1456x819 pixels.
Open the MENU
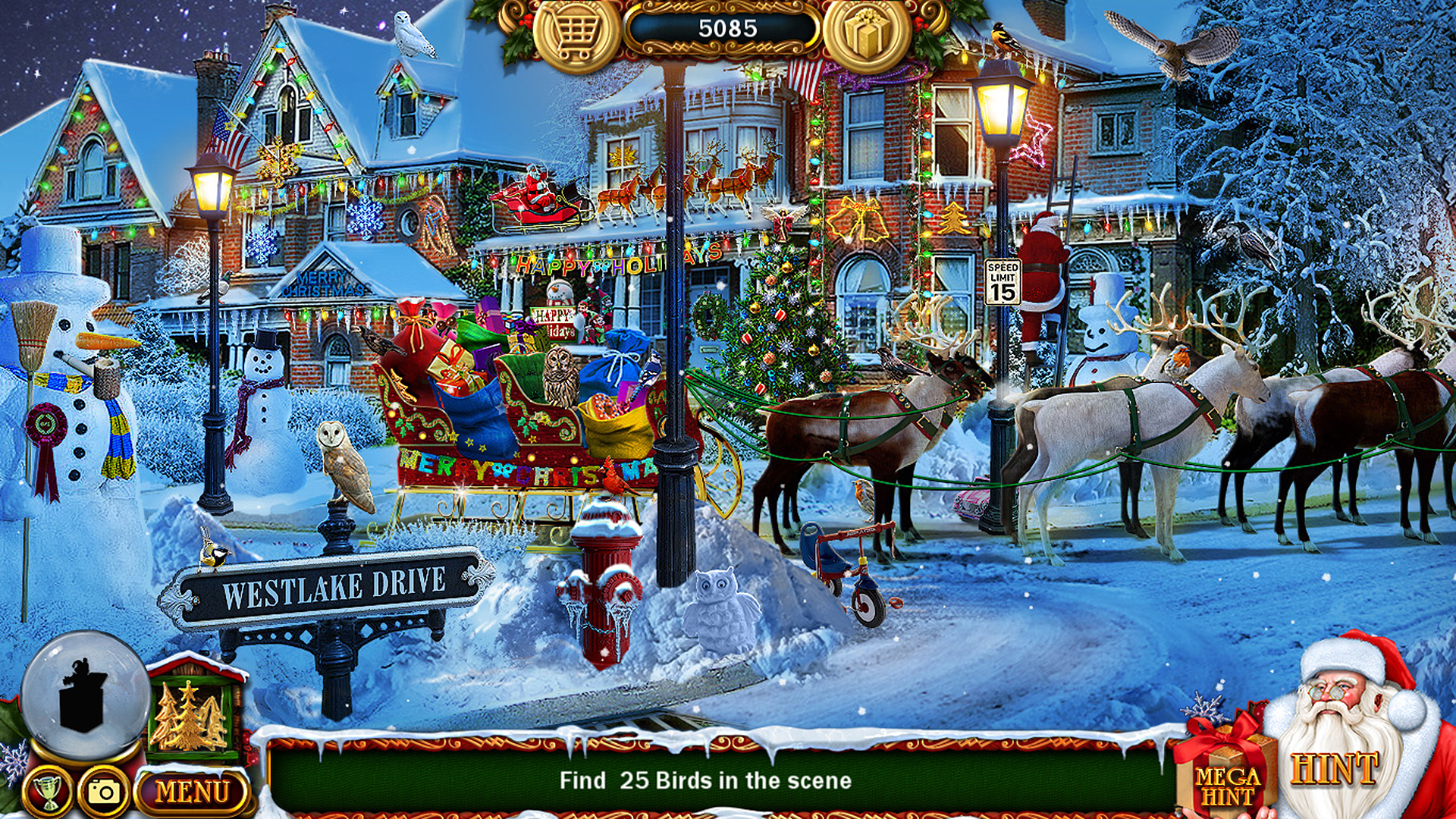pyautogui.click(x=192, y=791)
